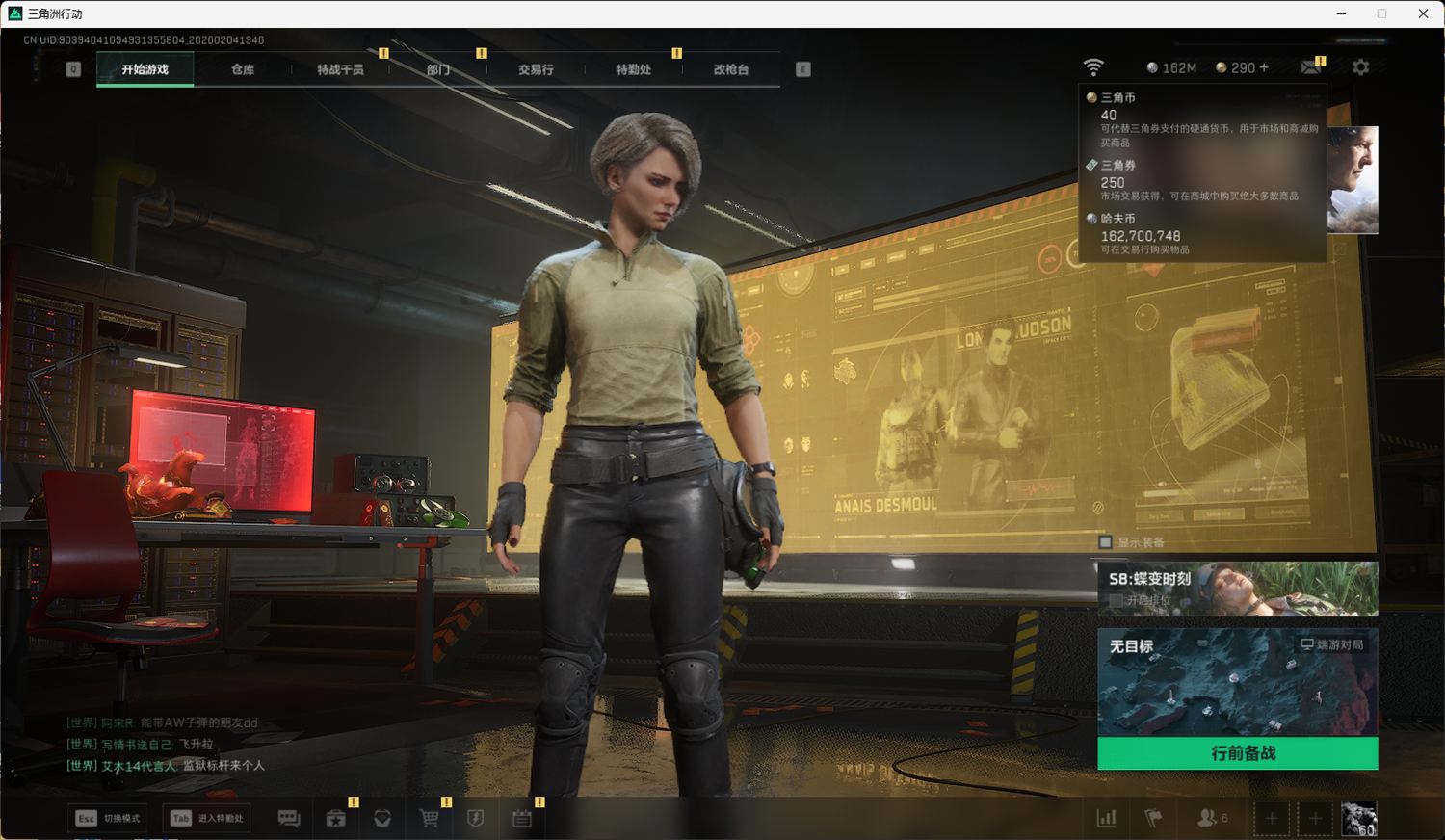Click the green 行前备战 button
1445x840 pixels.
point(1238,753)
